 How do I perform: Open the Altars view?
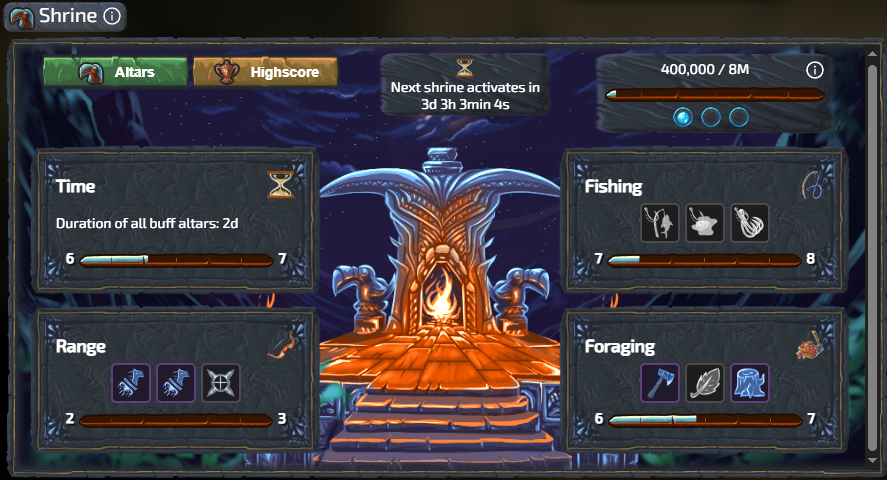pyautogui.click(x=115, y=72)
